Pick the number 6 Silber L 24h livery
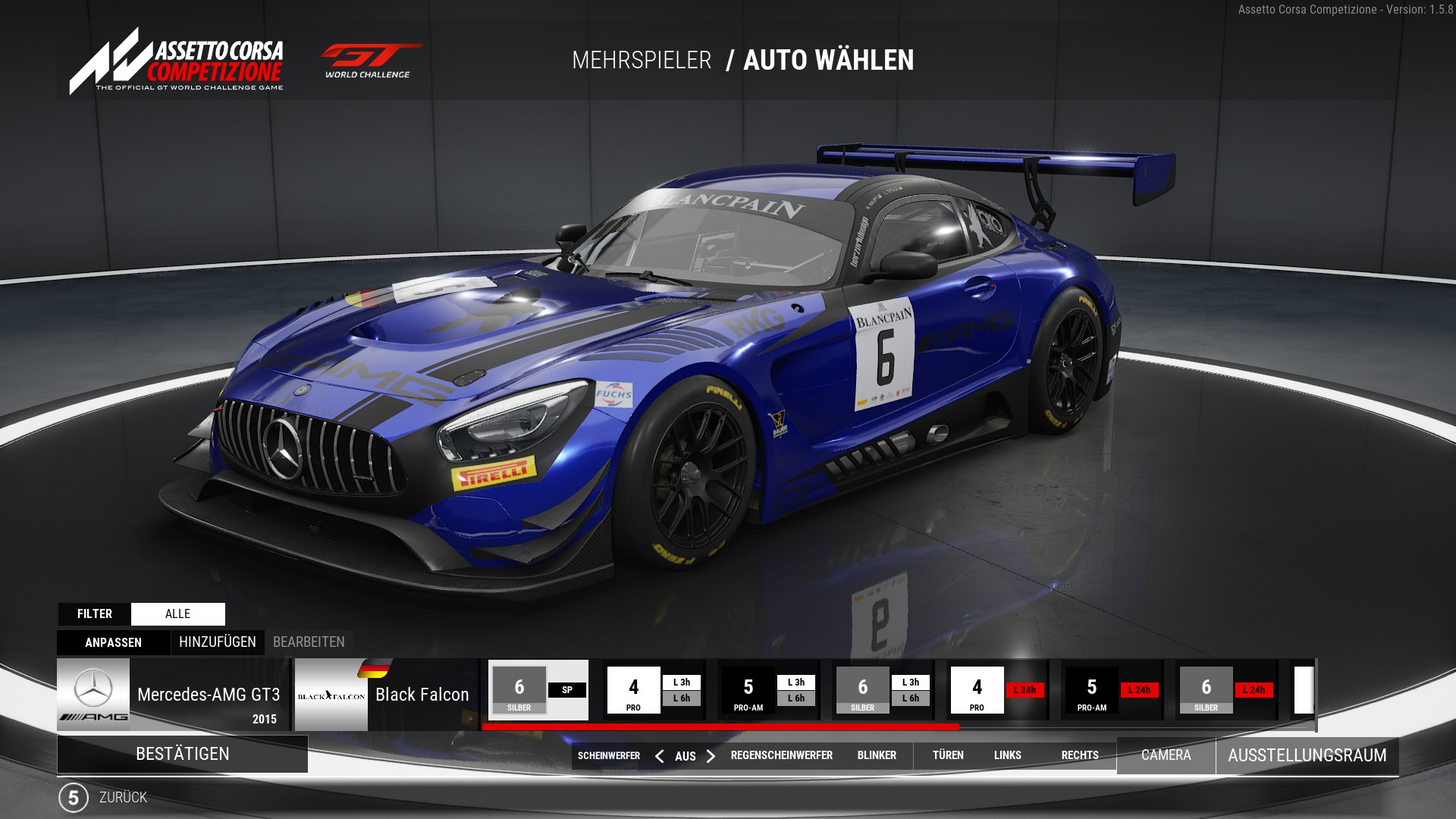This screenshot has height=819, width=1456. pos(1227,690)
